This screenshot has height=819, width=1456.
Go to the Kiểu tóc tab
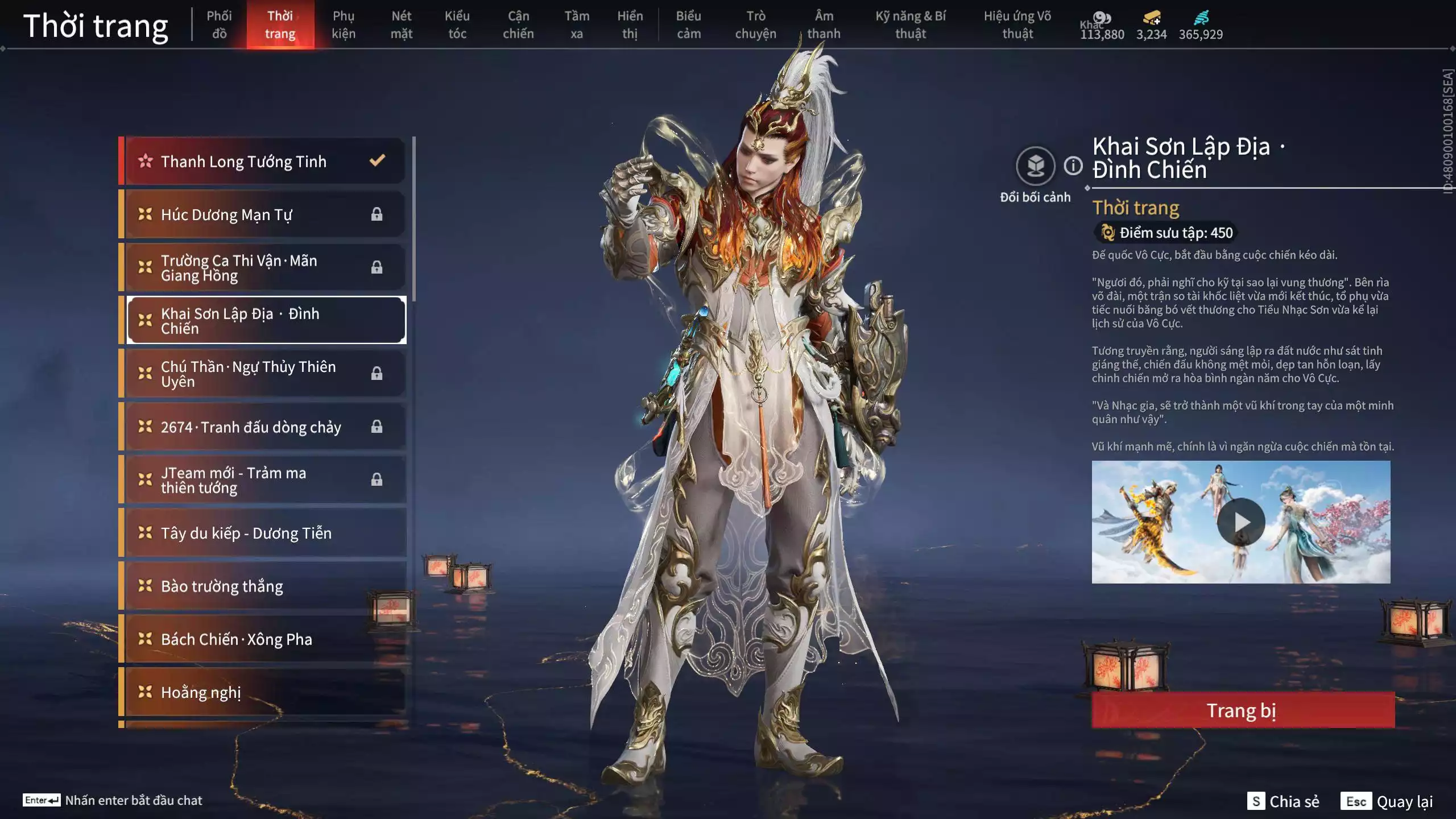pyautogui.click(x=457, y=25)
